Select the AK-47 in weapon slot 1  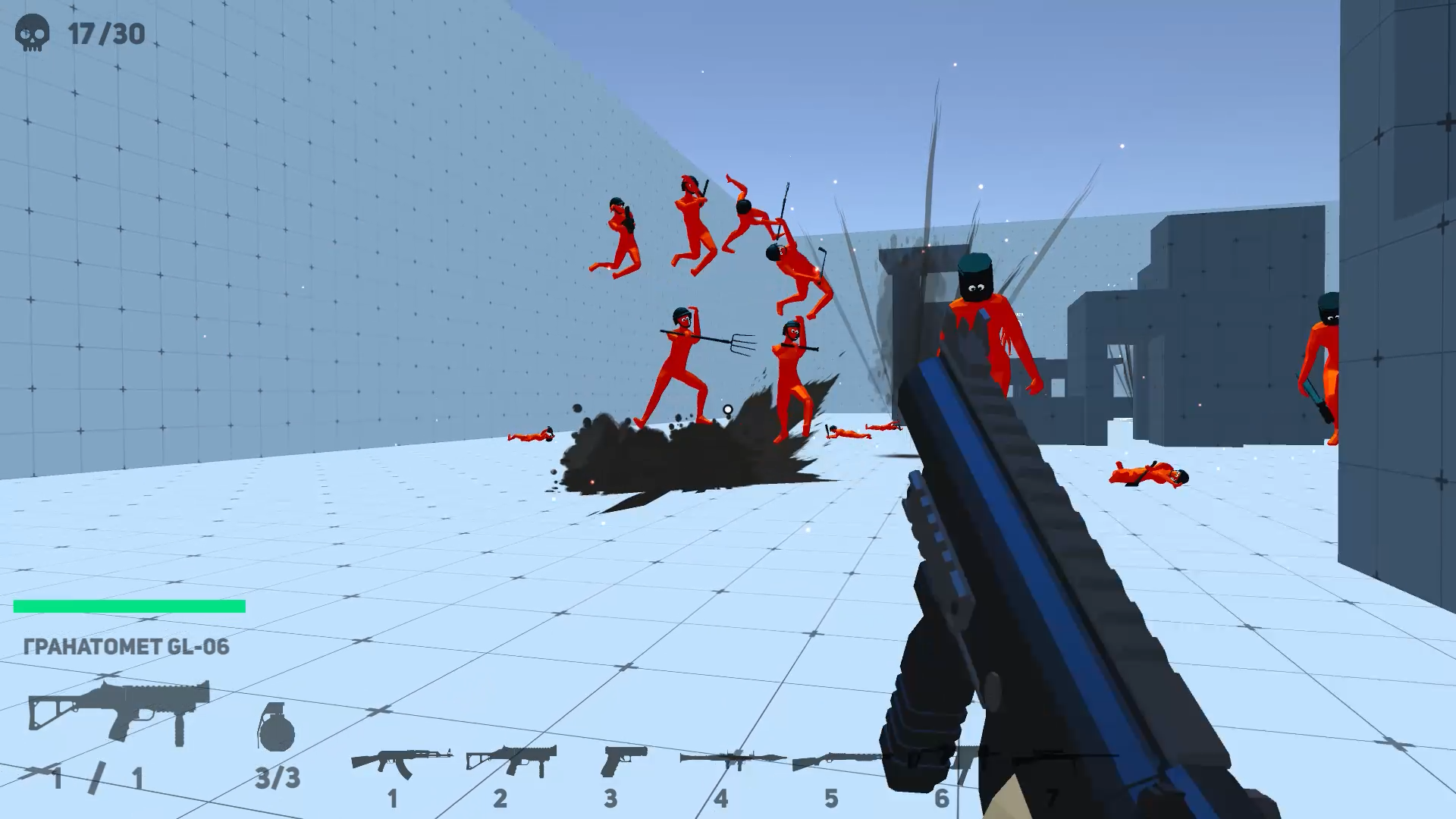point(407,758)
